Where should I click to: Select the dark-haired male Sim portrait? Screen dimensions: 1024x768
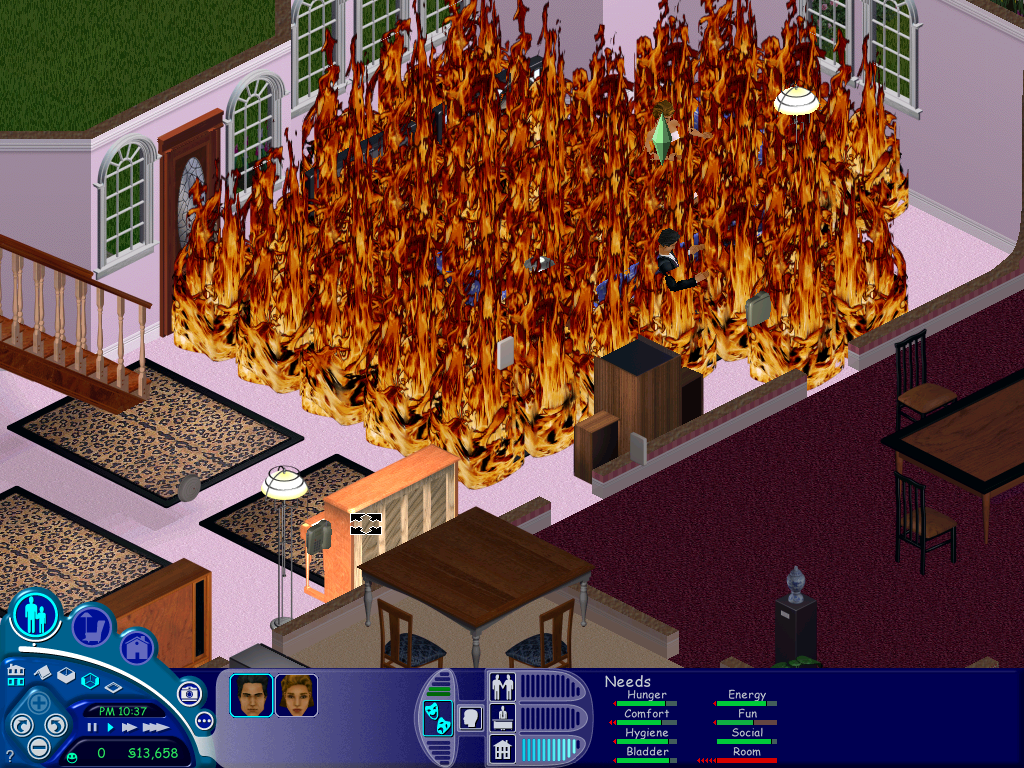(251, 695)
